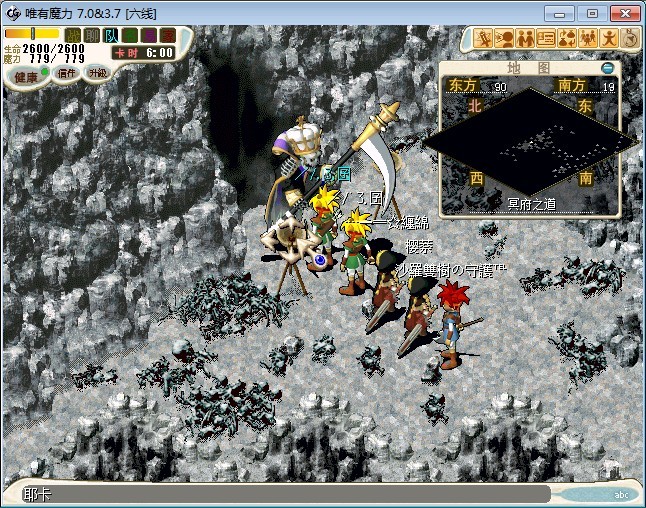The width and height of the screenshot is (646, 508).
Task: Open the name card icon
Action: point(546,39)
